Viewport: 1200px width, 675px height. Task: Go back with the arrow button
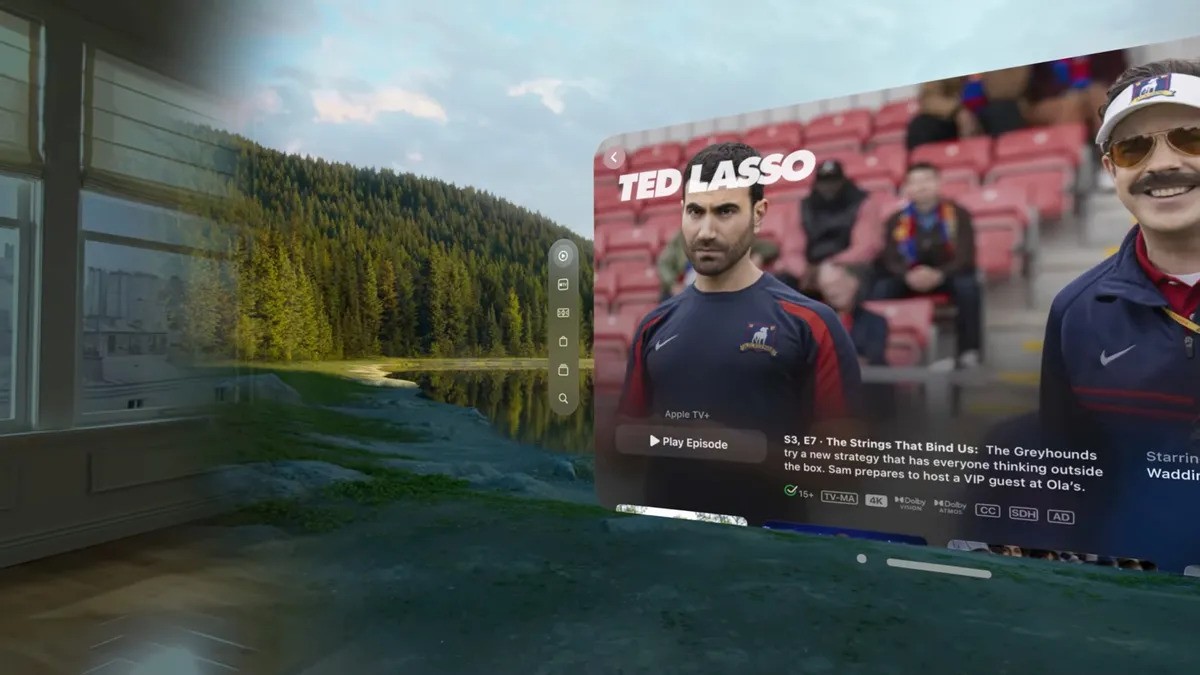(x=613, y=158)
